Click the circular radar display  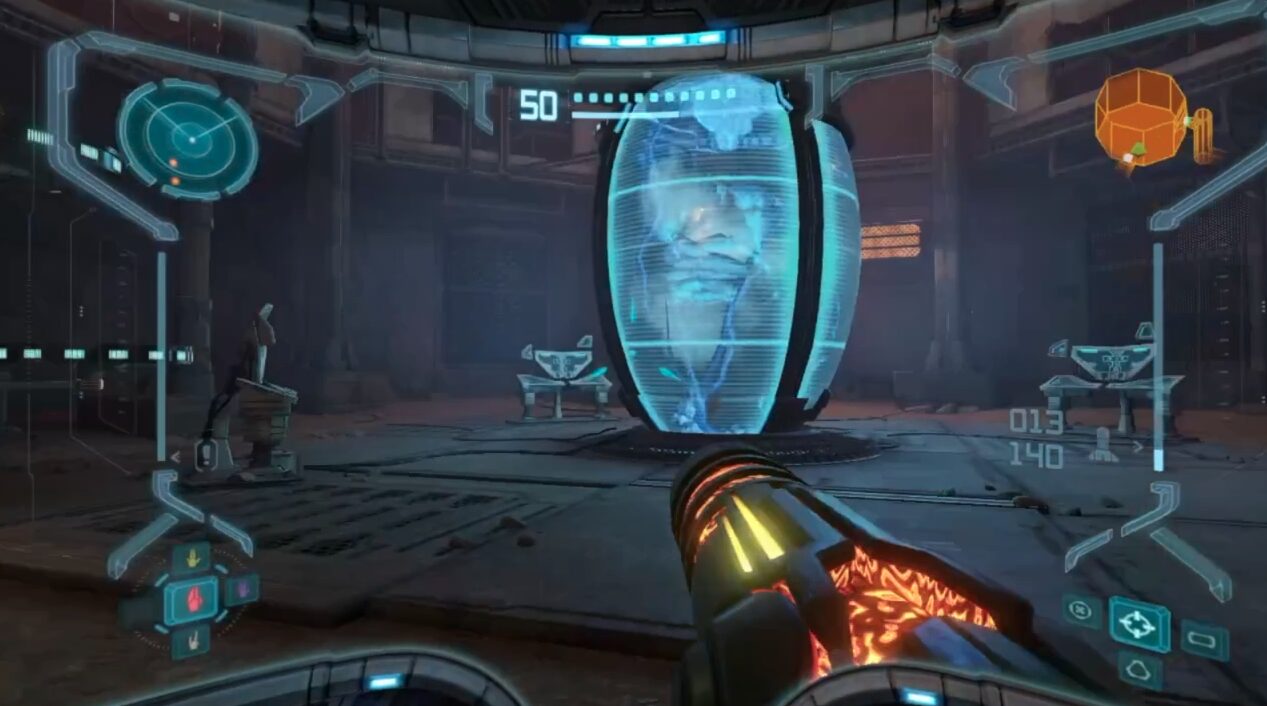tap(187, 139)
